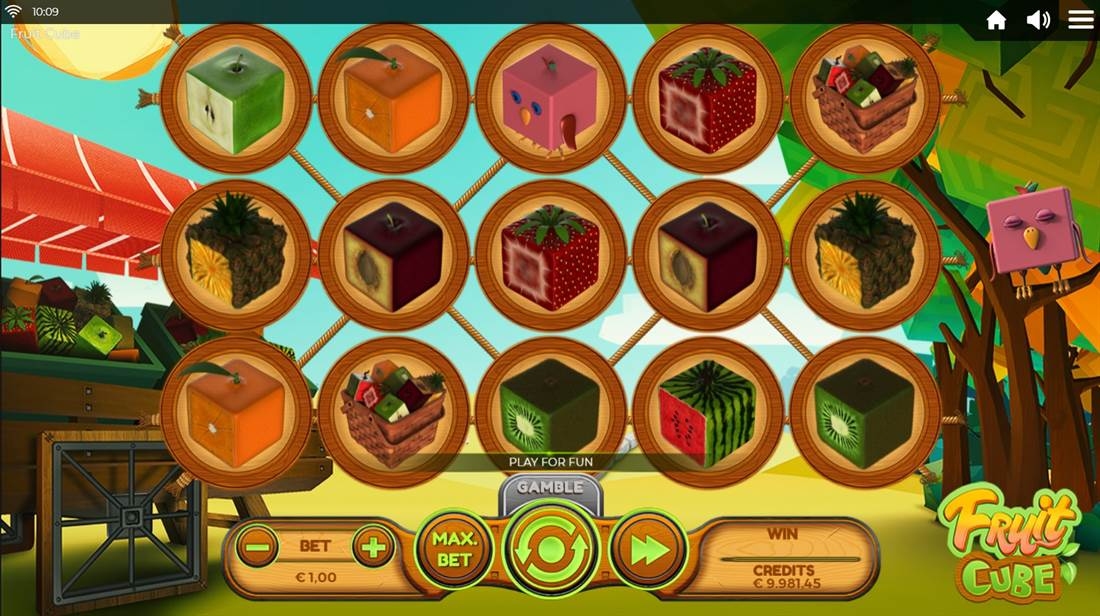Start autoplay with the fast-forward button
The height and width of the screenshot is (616, 1100).
tap(646, 549)
